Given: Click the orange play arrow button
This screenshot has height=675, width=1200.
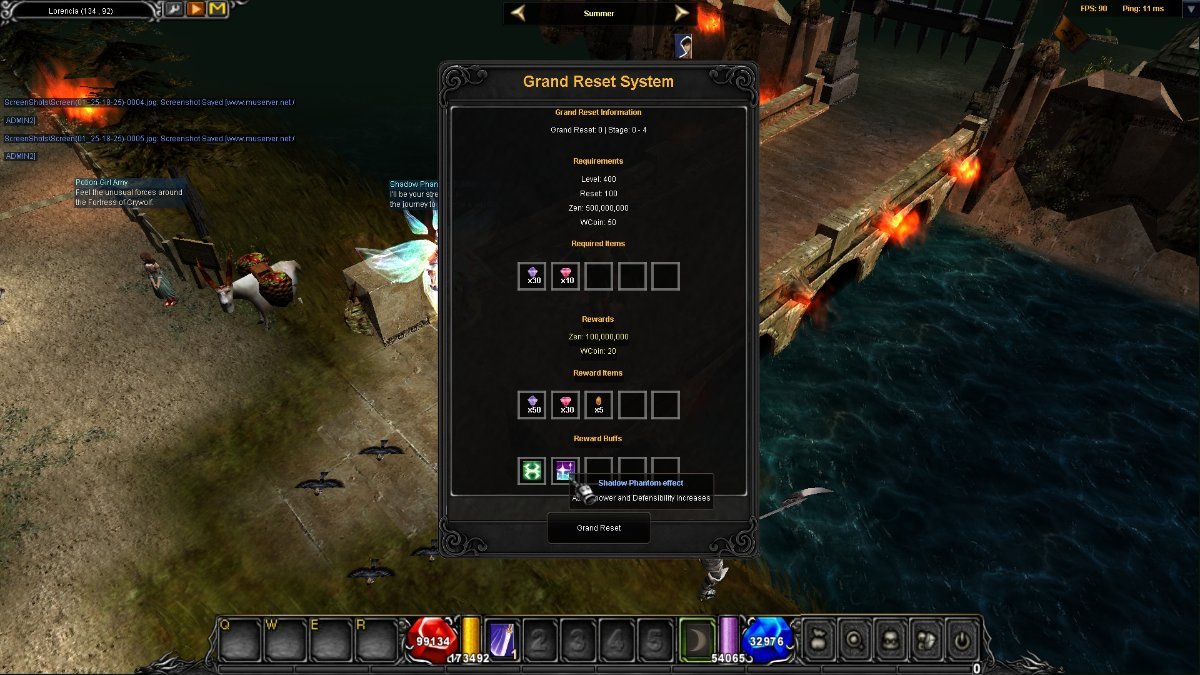Looking at the screenshot, I should [x=195, y=10].
